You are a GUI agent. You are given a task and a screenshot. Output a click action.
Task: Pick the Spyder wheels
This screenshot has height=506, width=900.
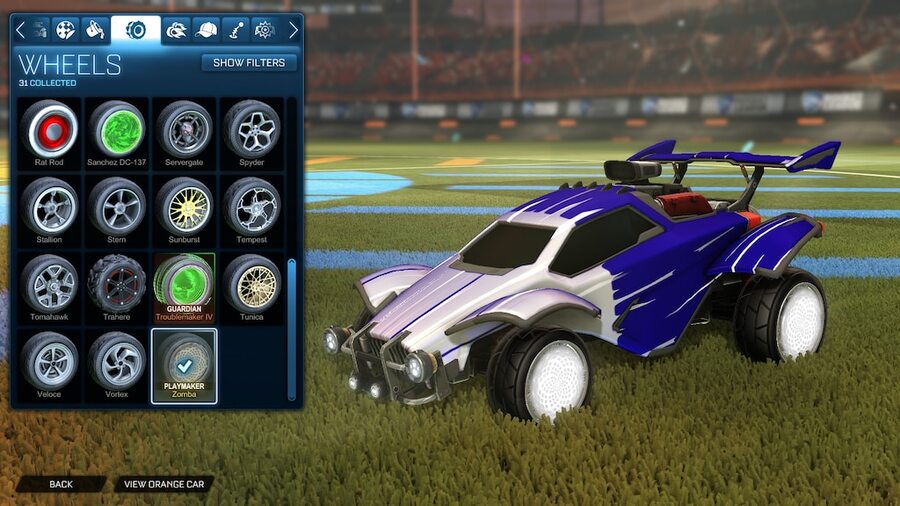point(251,129)
